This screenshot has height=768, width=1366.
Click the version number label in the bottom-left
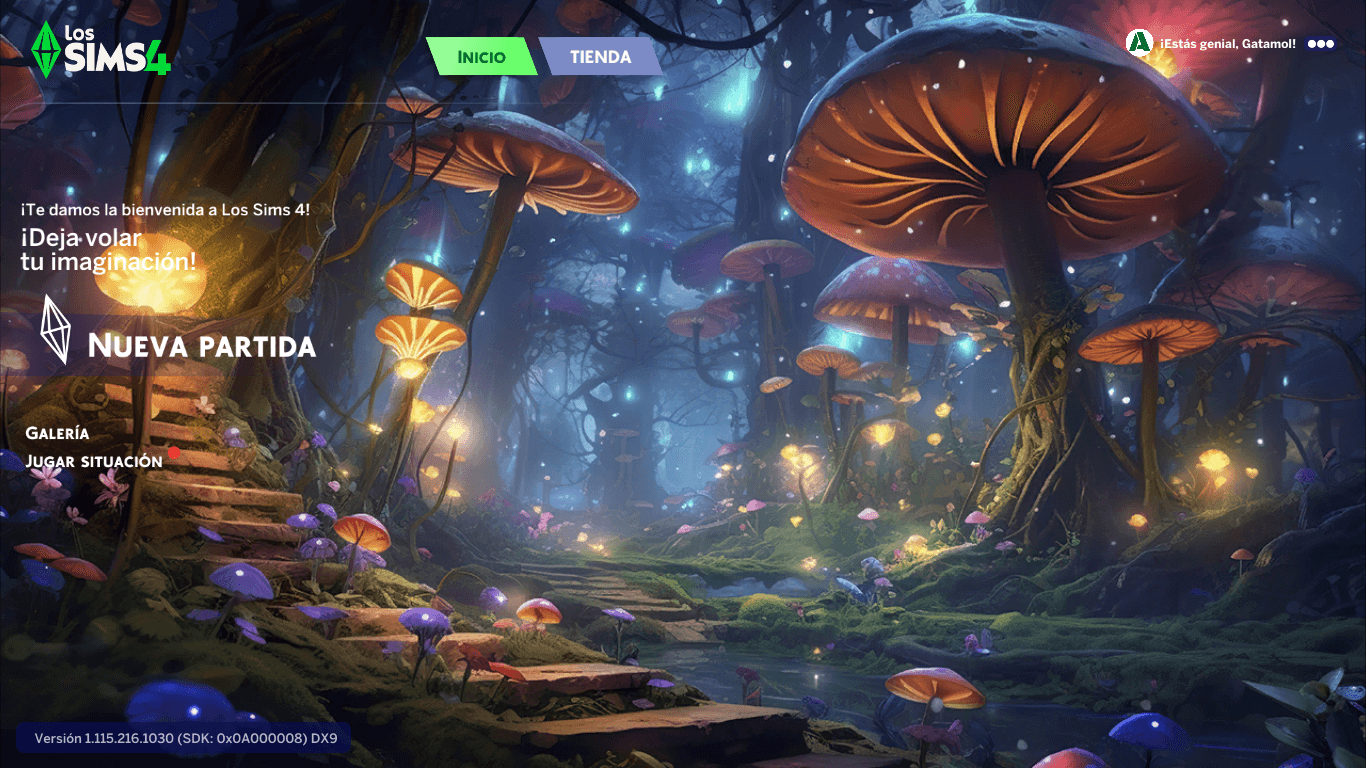click(185, 740)
